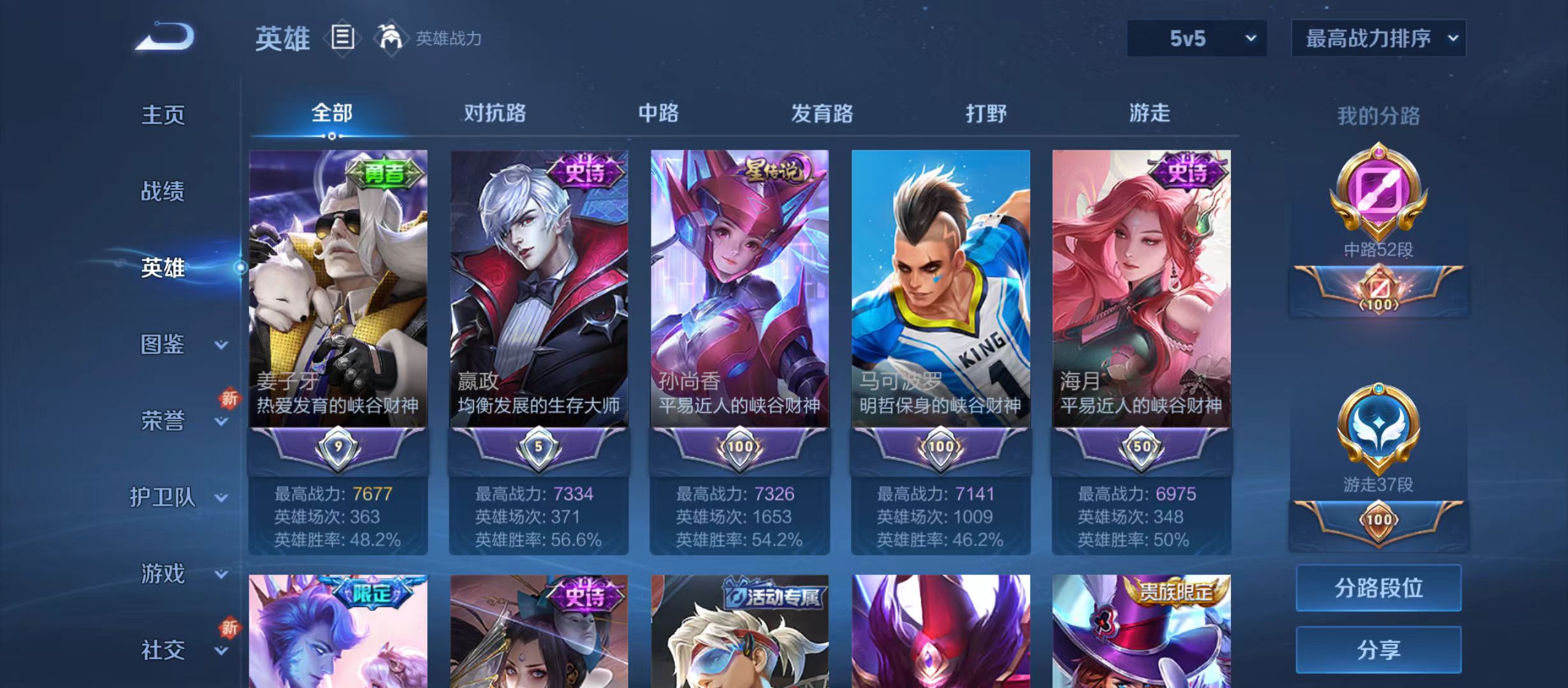Click the 英雄战力 power ranking icon
This screenshot has width=1568, height=688.
click(391, 38)
